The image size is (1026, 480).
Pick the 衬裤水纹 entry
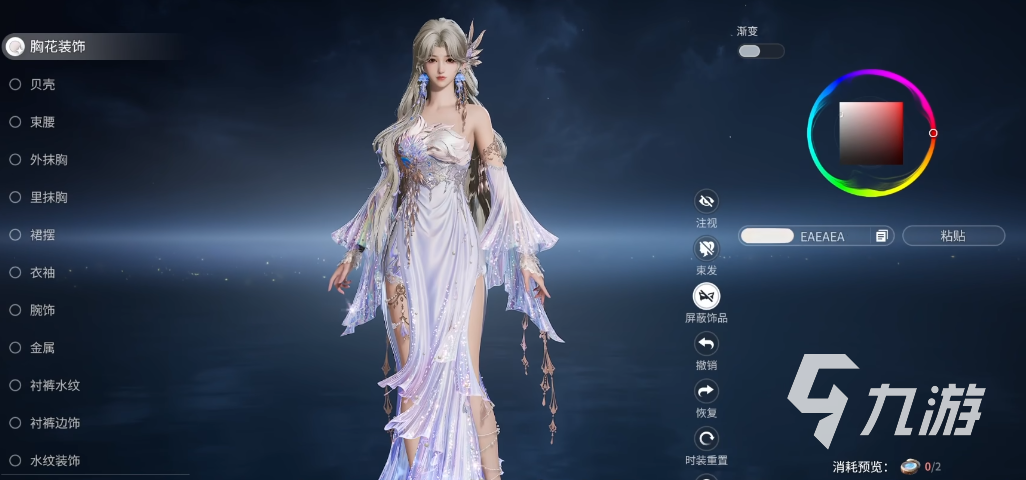click(x=54, y=385)
